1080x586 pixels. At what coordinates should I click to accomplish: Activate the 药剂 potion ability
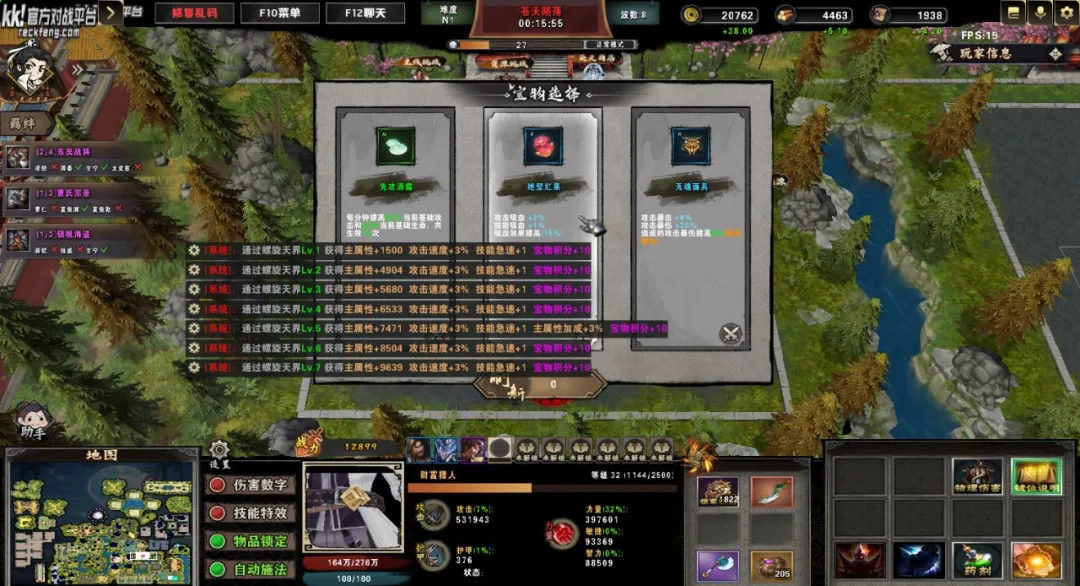977,562
